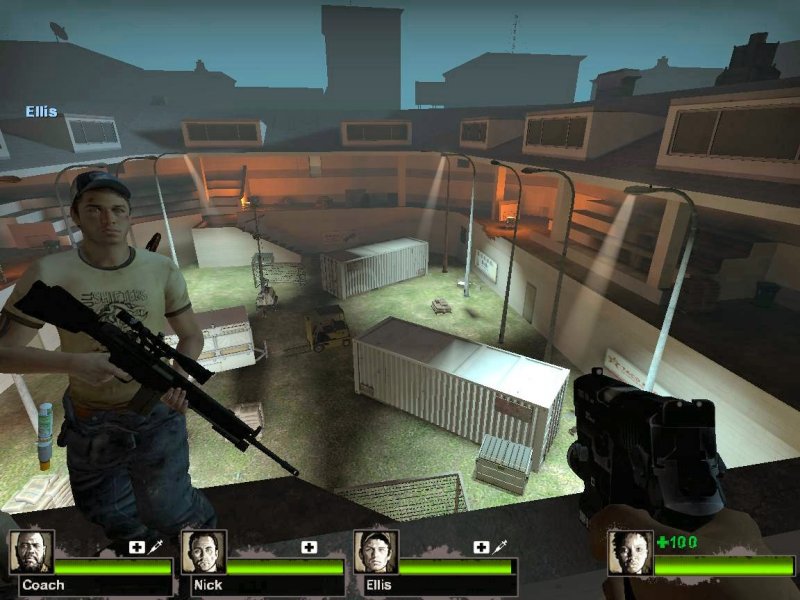
Task: Select Ellis's teammate portrait
Action: [x=376, y=552]
